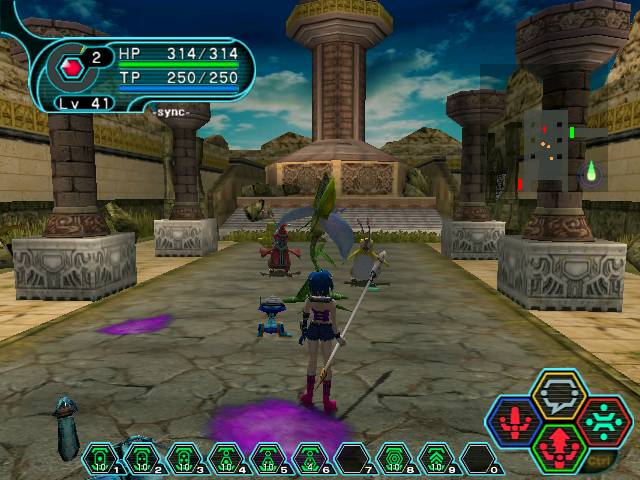Activate the hexagonal ring icon in slot 8
The width and height of the screenshot is (640, 480).
[x=394, y=459]
